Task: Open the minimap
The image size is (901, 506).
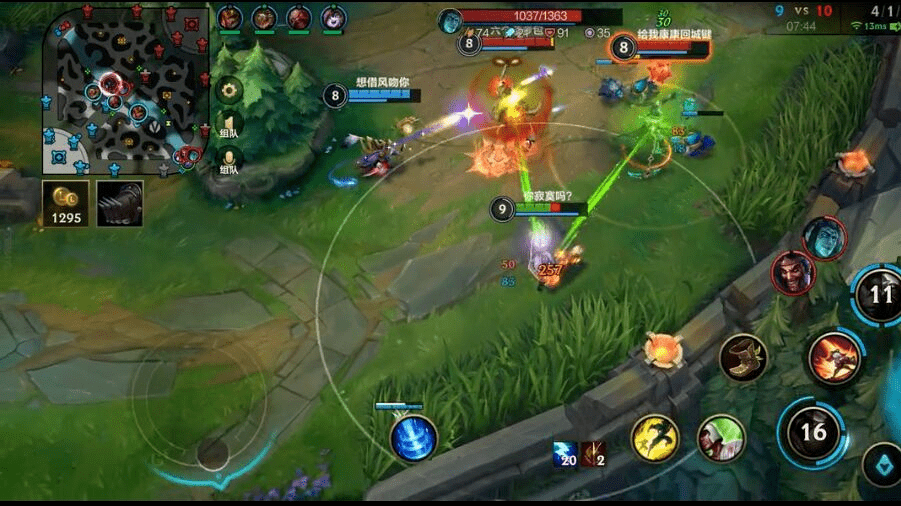Action: click(x=125, y=88)
